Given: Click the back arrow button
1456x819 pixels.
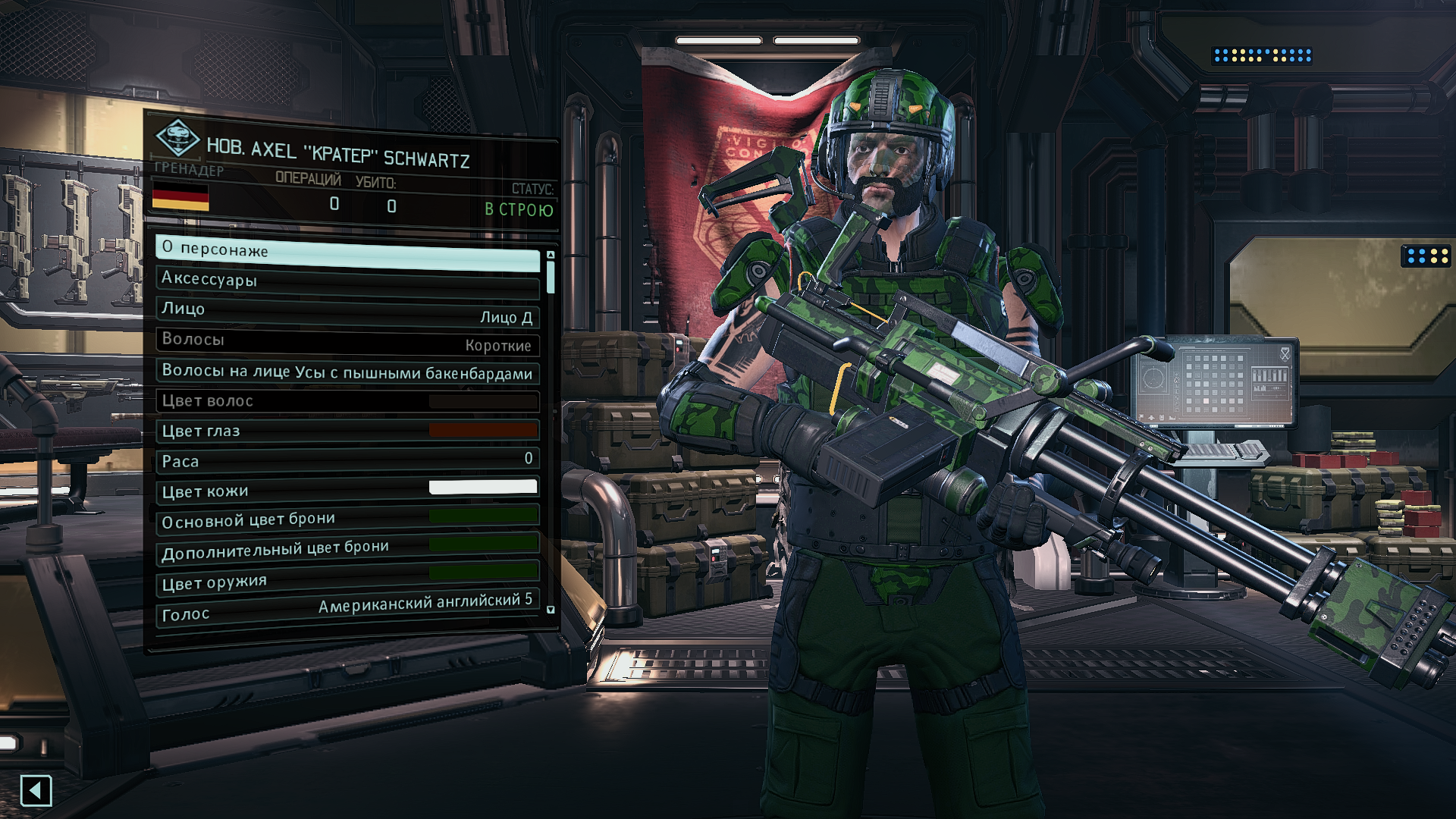Looking at the screenshot, I should click(x=36, y=791).
